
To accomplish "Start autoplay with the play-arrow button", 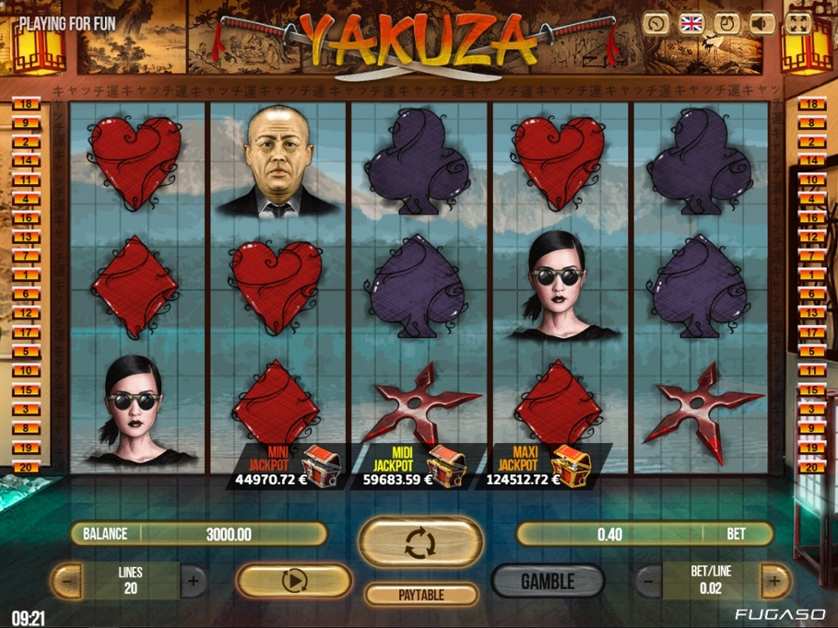I will [x=294, y=580].
